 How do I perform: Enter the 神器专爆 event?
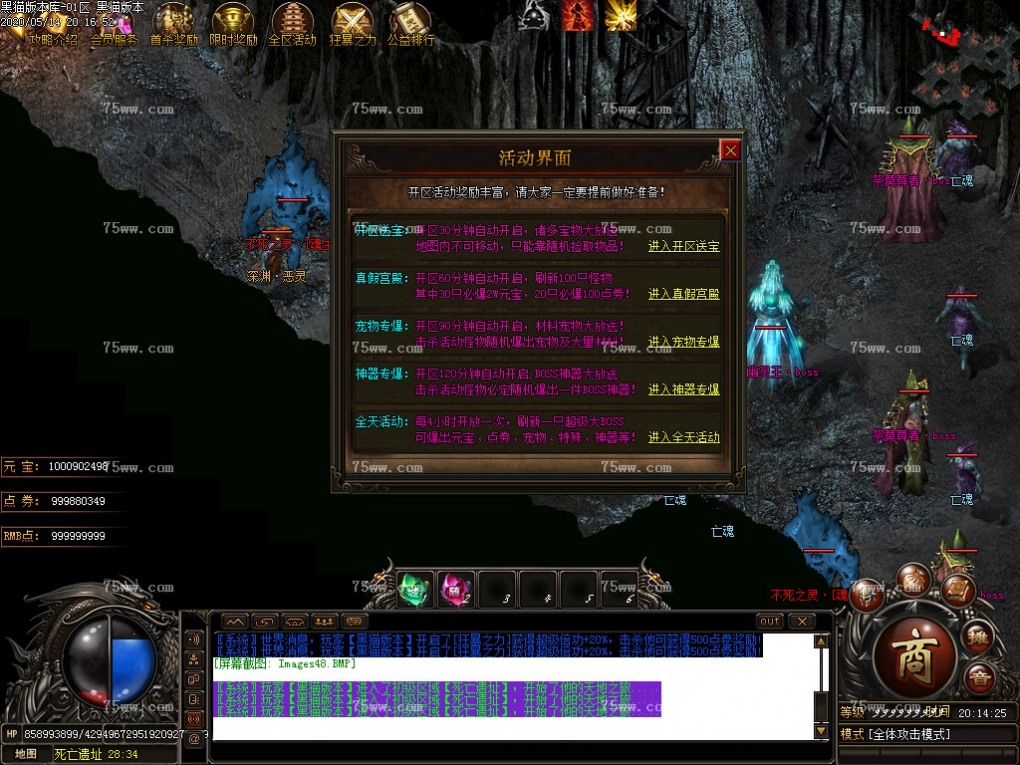[683, 390]
